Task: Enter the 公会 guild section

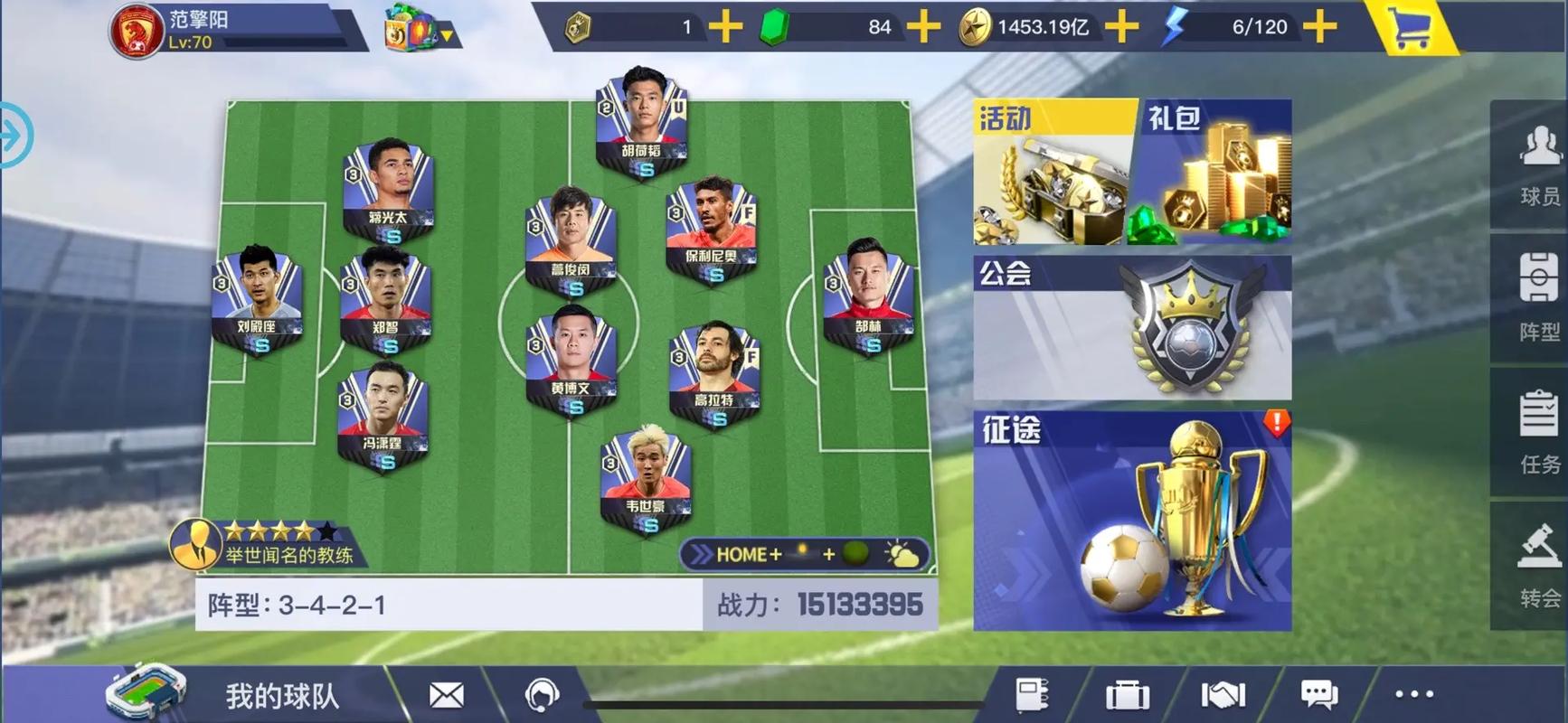Action: (1132, 327)
